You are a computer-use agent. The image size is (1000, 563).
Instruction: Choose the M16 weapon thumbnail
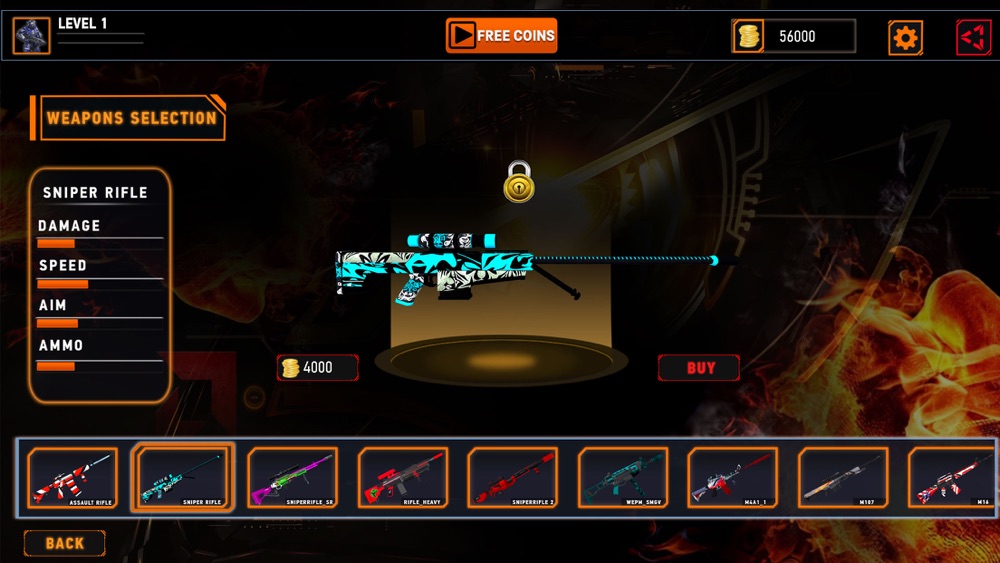point(951,478)
